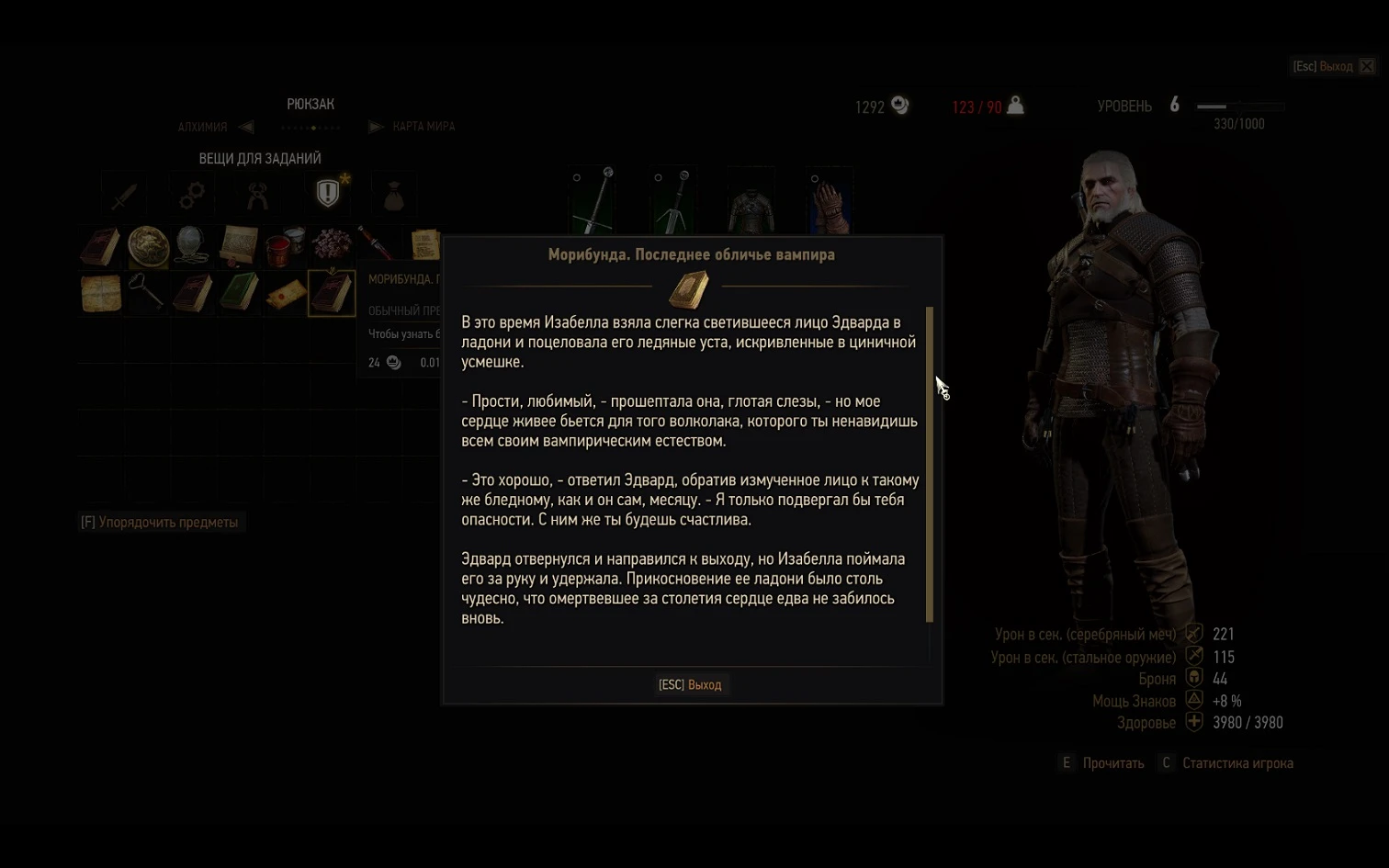This screenshot has height=868, width=1389.
Task: Select the highlighted Морибунда book slot
Action: point(332,293)
